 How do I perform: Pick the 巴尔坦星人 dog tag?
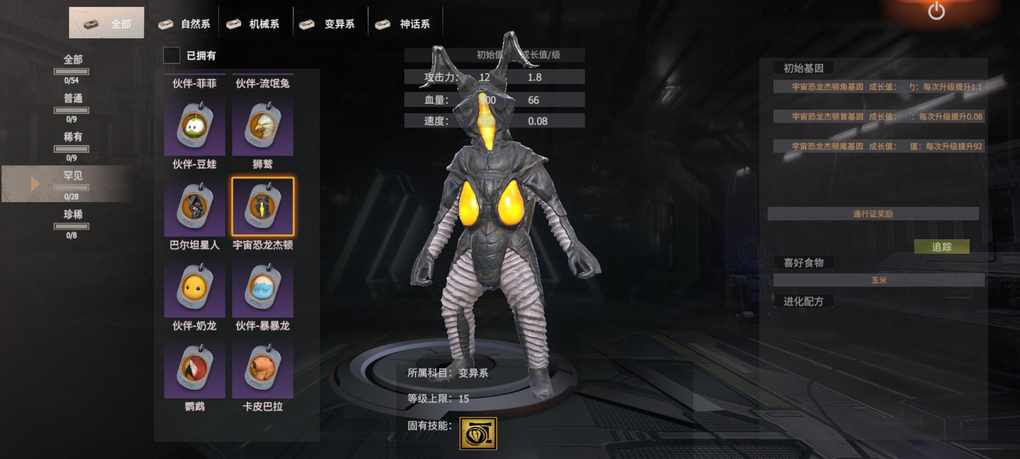coord(194,207)
